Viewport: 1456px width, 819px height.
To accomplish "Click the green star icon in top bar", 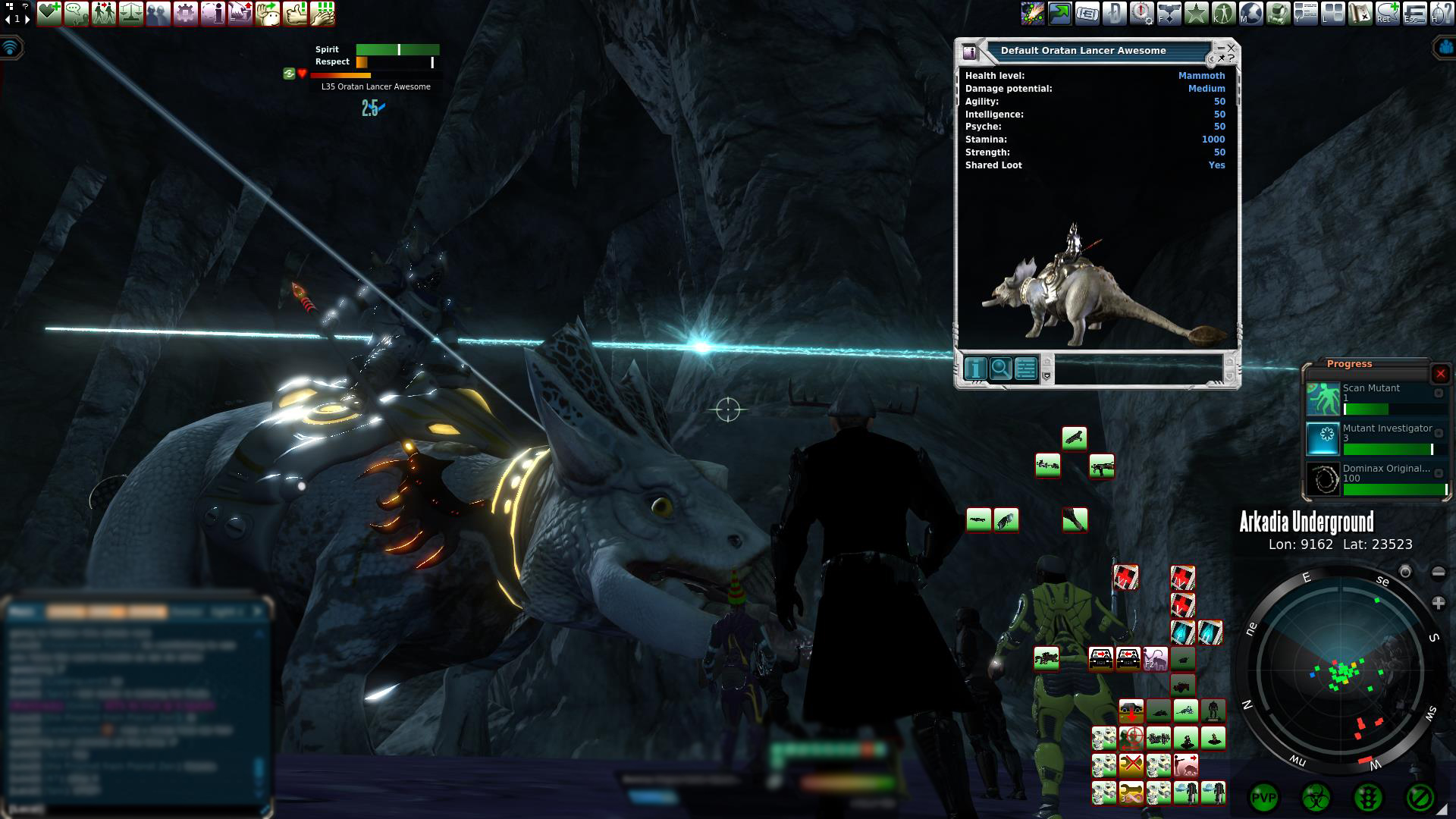I will click(x=1196, y=13).
